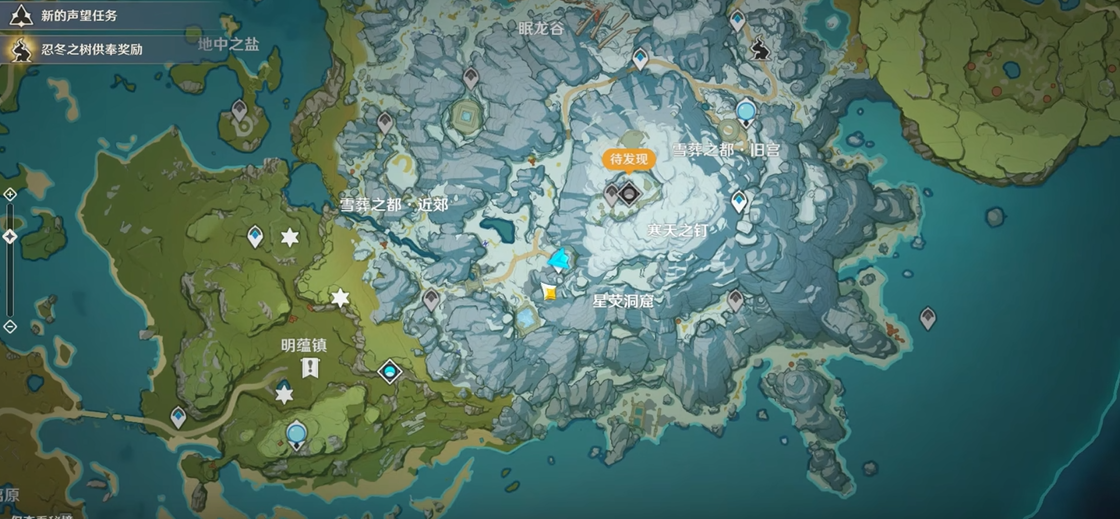Select the teleport waypoint beside 寒天之钉
Image resolution: width=1120 pixels, height=519 pixels.
pyautogui.click(x=739, y=201)
